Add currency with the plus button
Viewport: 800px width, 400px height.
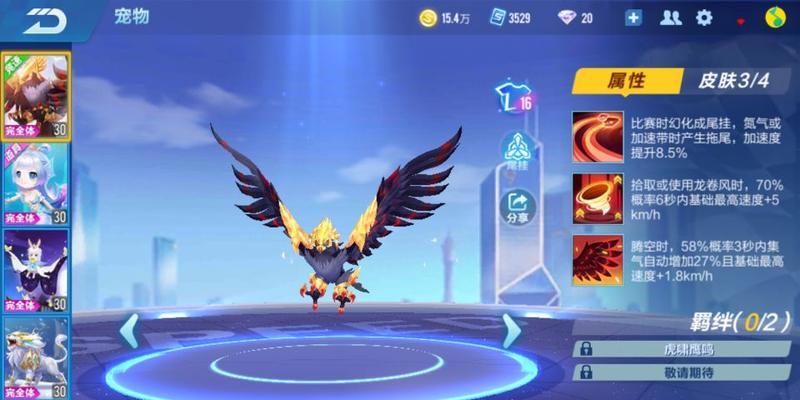(x=633, y=18)
